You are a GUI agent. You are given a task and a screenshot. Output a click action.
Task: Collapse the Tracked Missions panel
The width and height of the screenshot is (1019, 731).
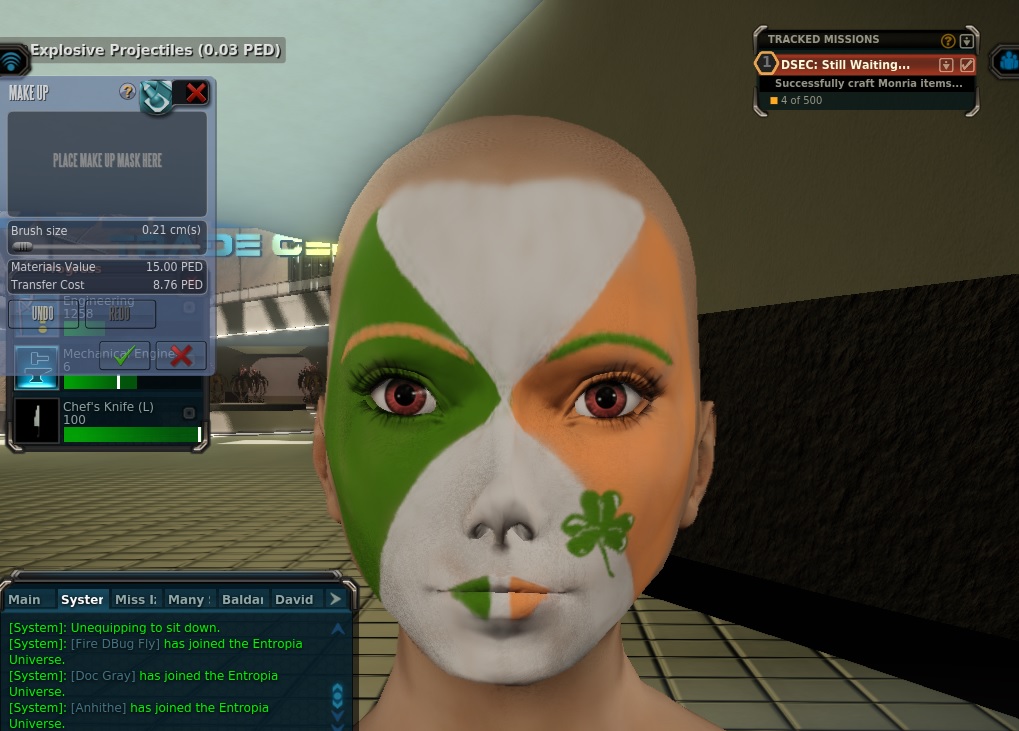point(966,41)
